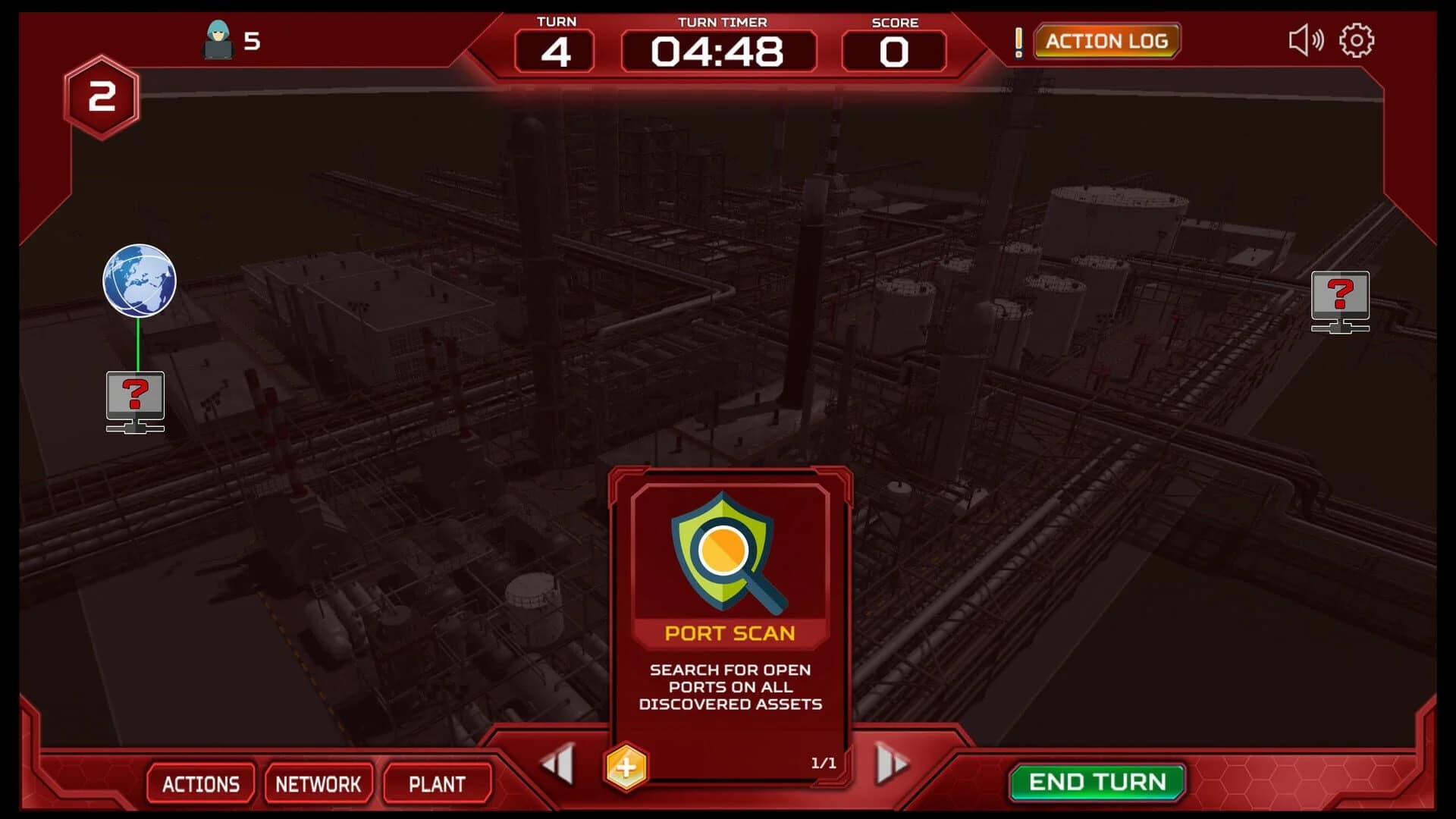
Task: Open the alert notification beside Action Log
Action: click(x=1019, y=42)
